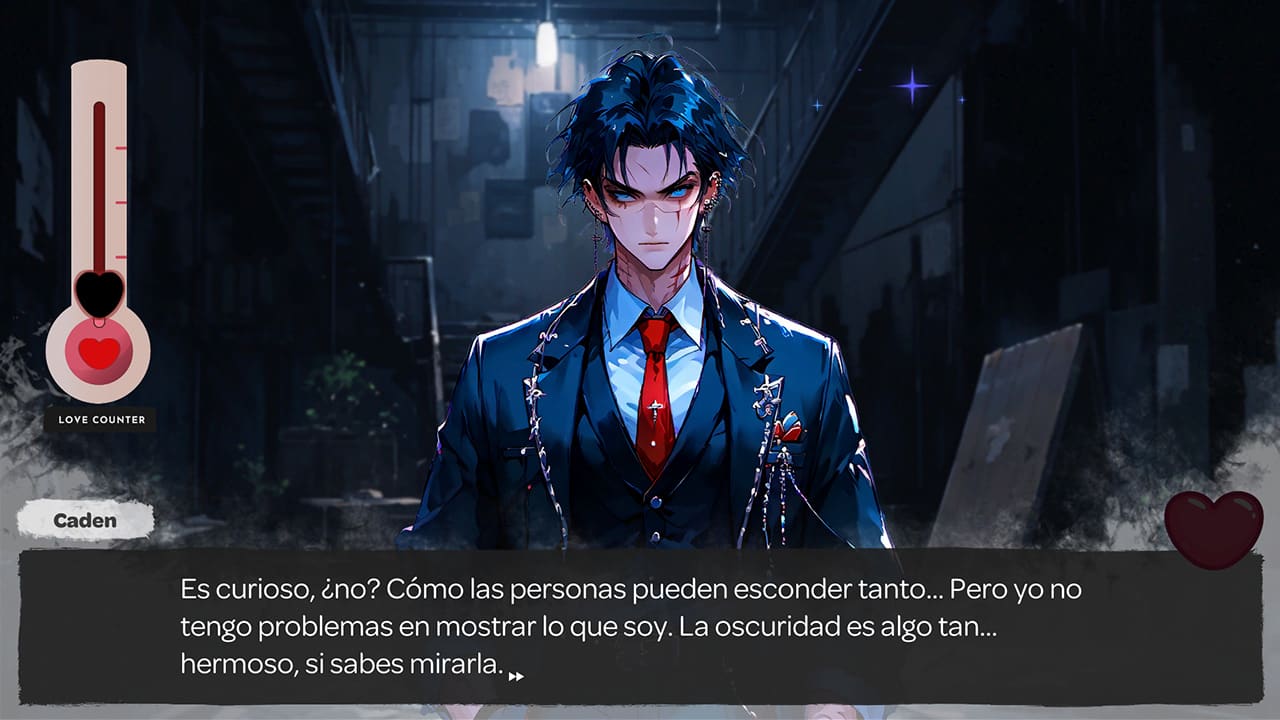Click the black heart marking the love level
This screenshot has width=1280, height=720.
coord(97,295)
